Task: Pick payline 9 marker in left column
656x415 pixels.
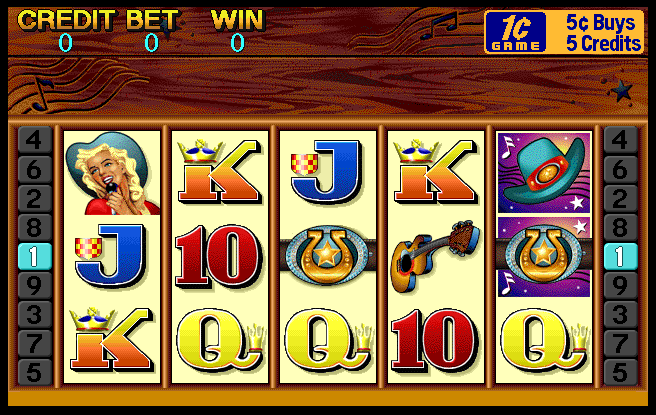Action: click(x=34, y=285)
